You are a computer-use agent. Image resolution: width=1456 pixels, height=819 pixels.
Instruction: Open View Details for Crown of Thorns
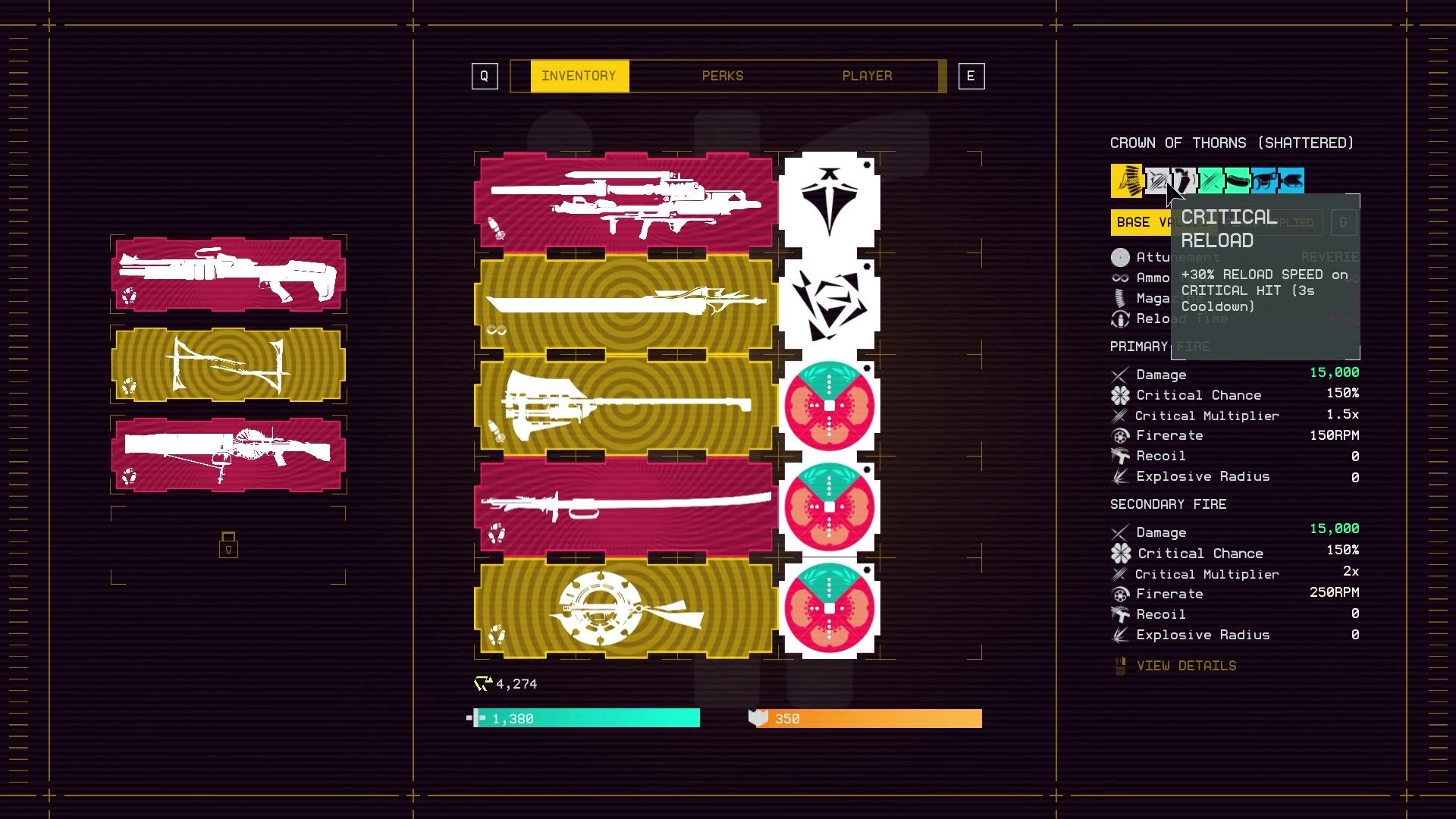tap(1185, 666)
